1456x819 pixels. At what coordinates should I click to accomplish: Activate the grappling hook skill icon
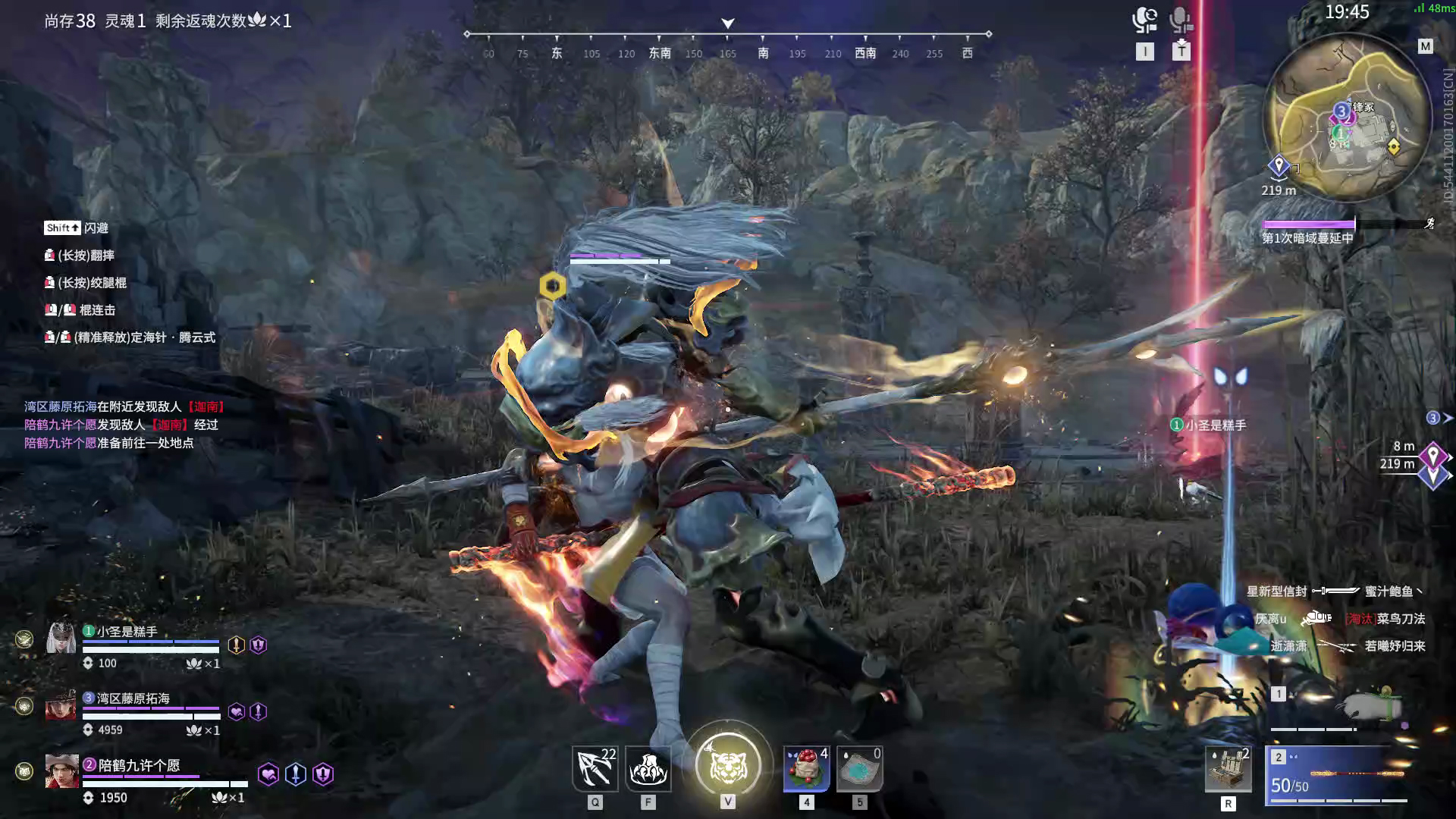(595, 768)
